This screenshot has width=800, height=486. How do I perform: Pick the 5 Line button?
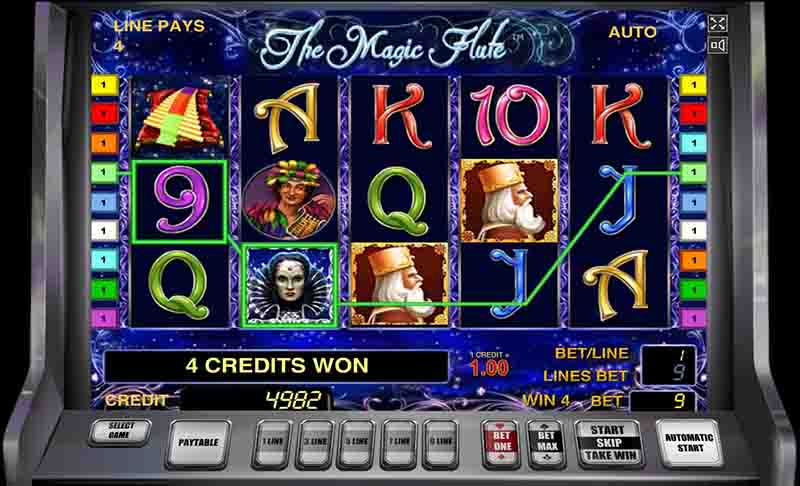pyautogui.click(x=356, y=441)
